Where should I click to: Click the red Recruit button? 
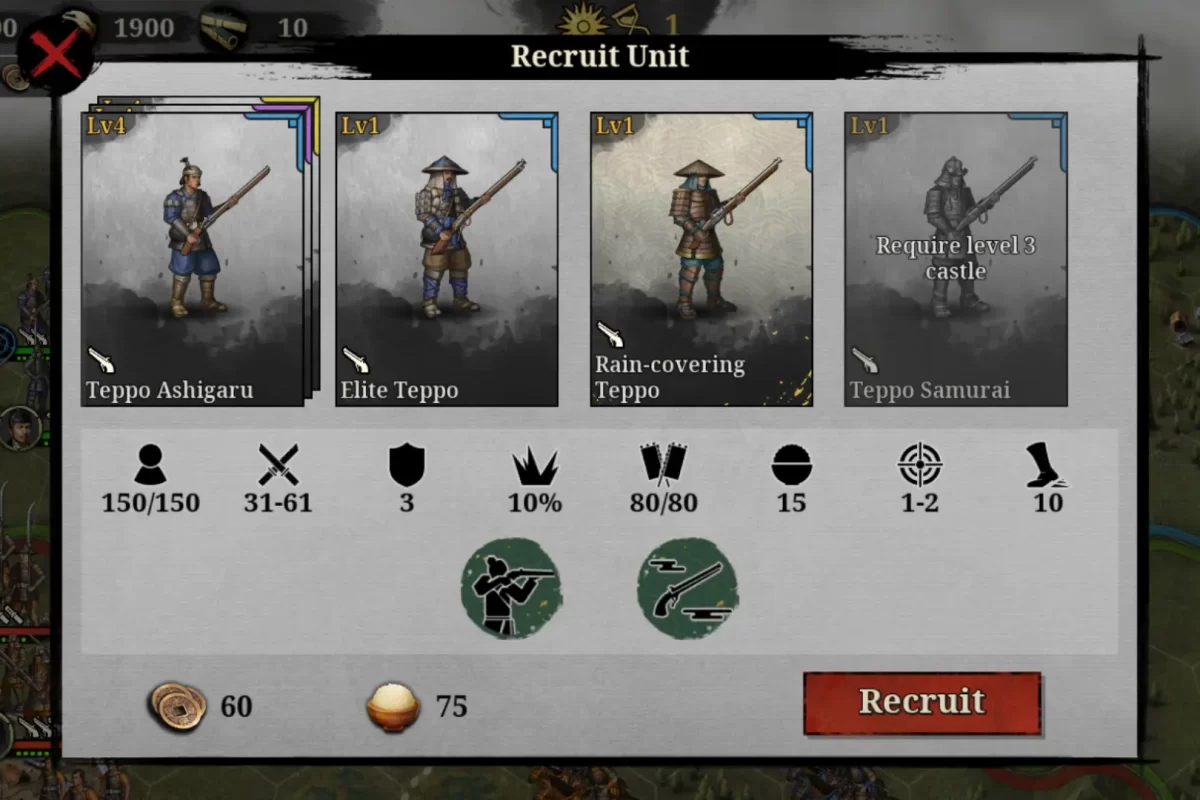click(922, 703)
